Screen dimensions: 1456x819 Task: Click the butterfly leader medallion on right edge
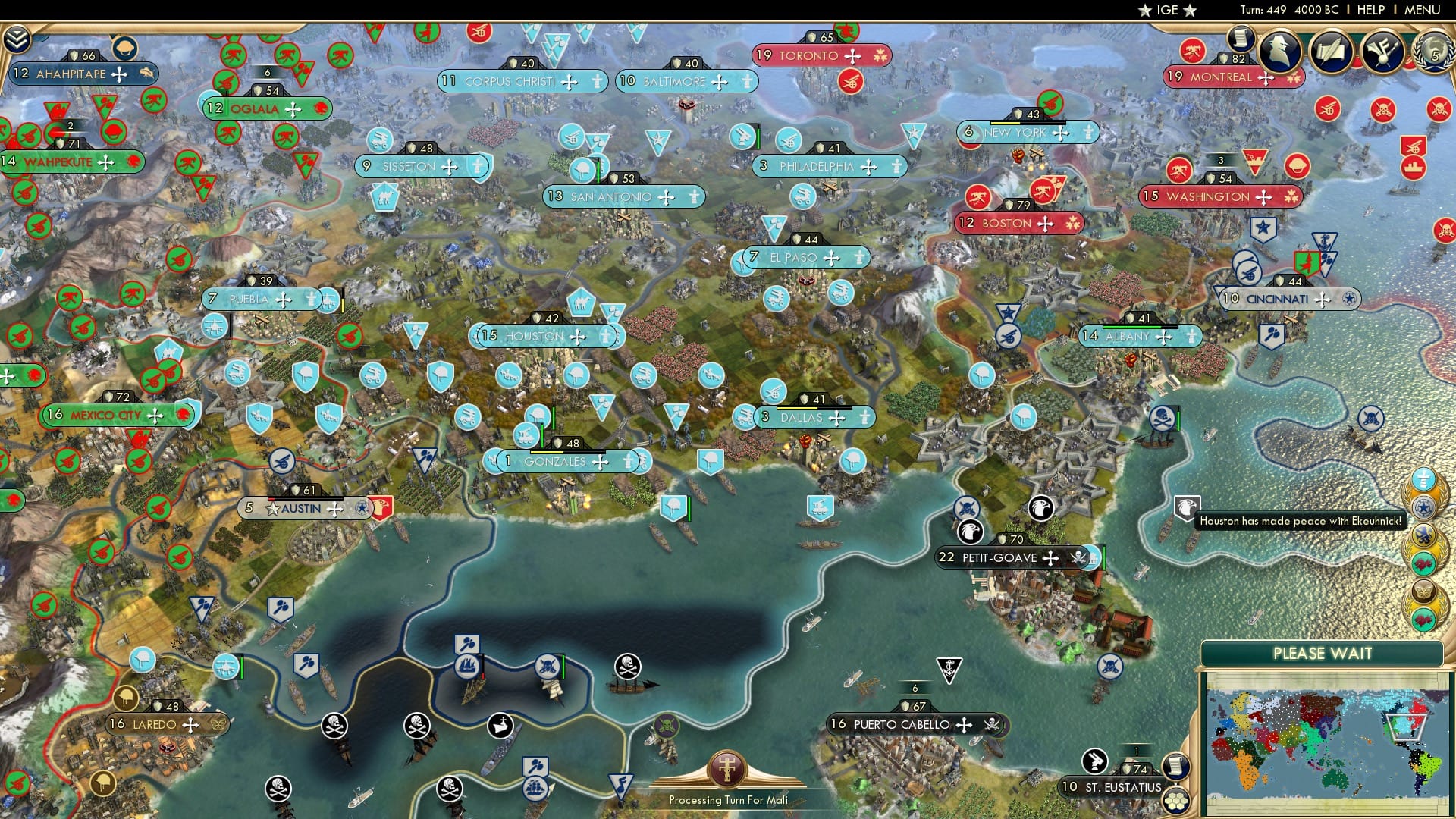pyautogui.click(x=1423, y=591)
